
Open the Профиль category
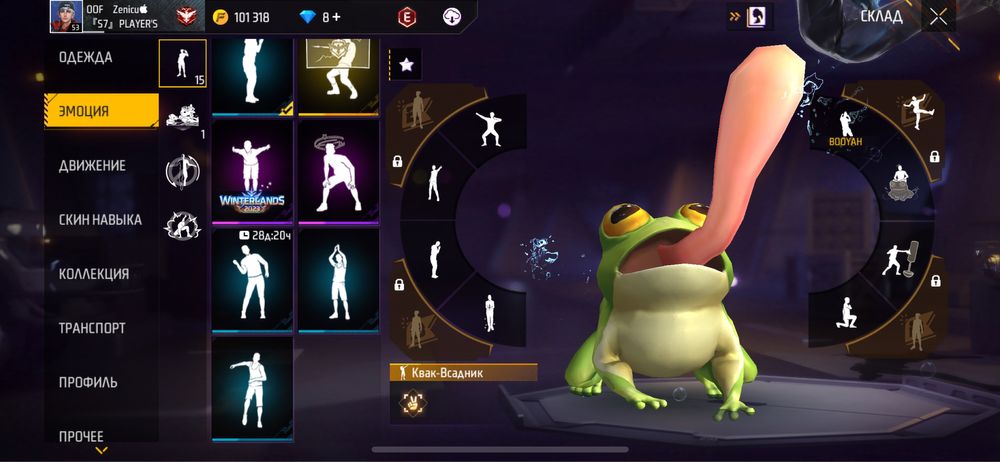point(88,381)
